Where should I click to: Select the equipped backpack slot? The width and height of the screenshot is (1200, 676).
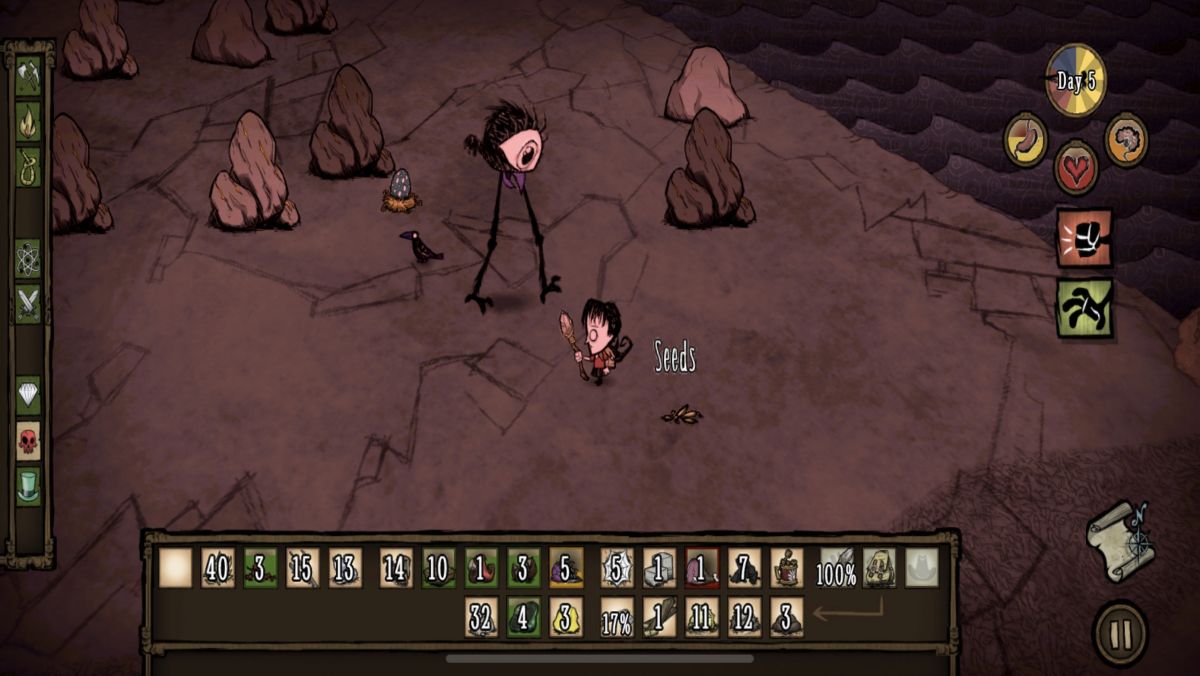(x=879, y=568)
